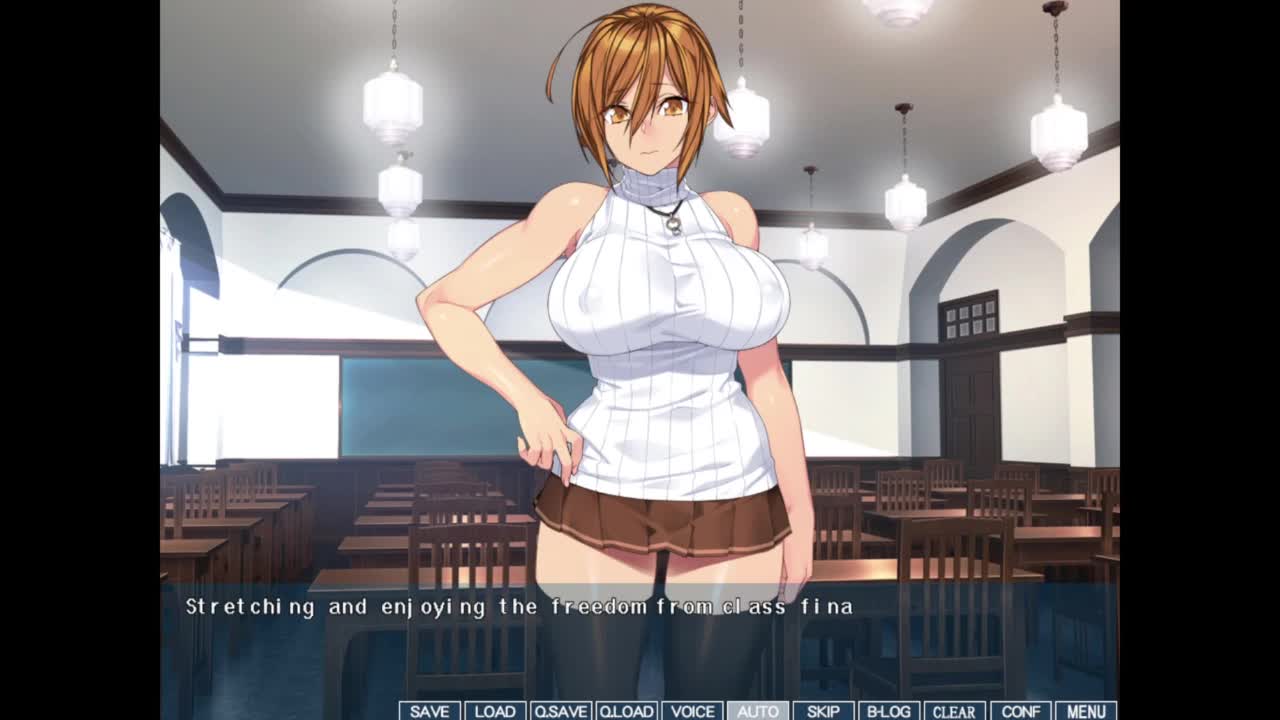Open the SAVE game menu
1280x720 pixels.
tap(429, 711)
